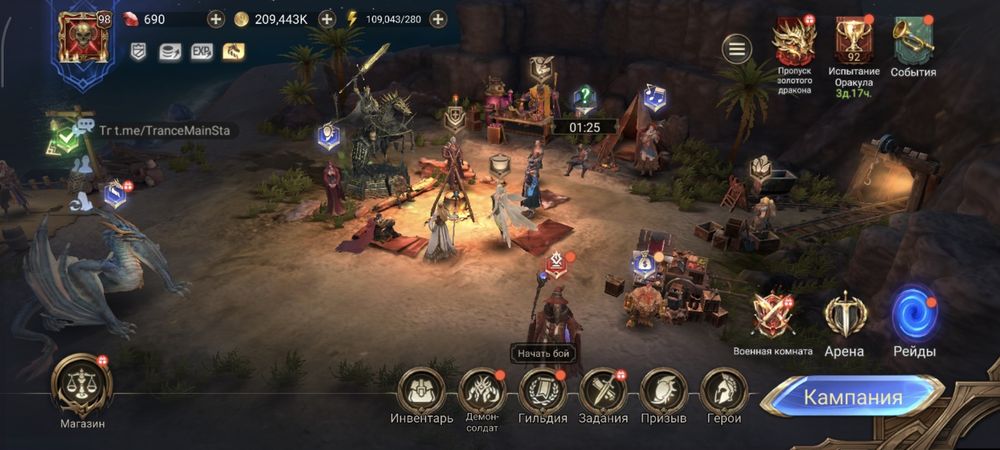This screenshot has width=1000, height=450.
Task: Add more red gems with plus button
Action: coord(216,19)
